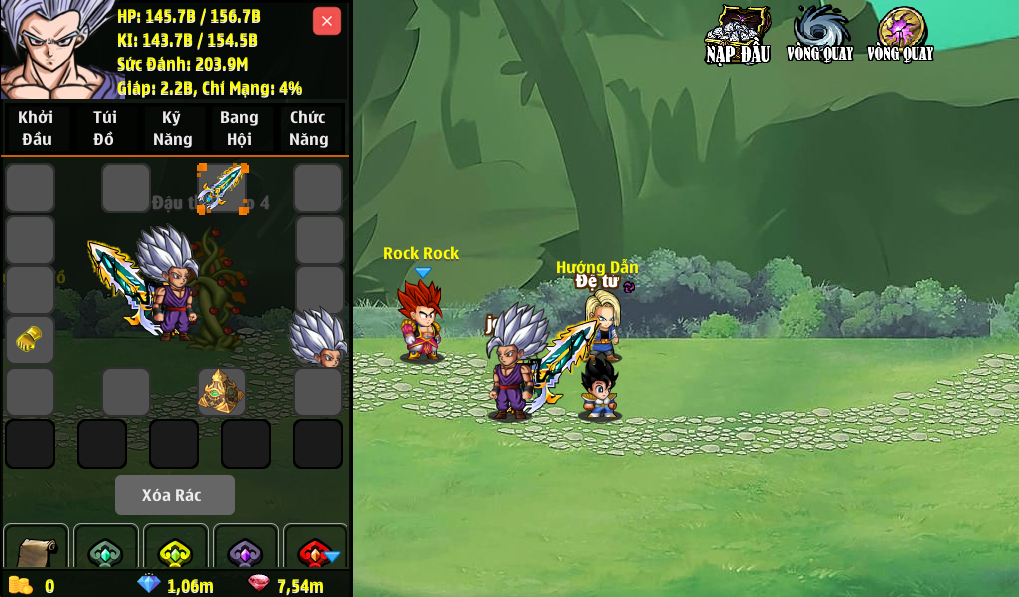Screen dimensions: 1019x597
Task: Switch to the Khởi Đầu tab
Action: pyautogui.click(x=36, y=128)
